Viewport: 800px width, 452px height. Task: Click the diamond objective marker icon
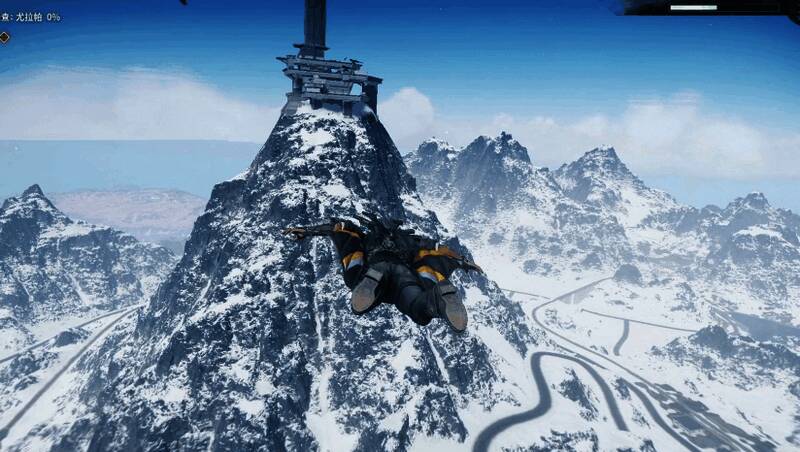(4, 37)
